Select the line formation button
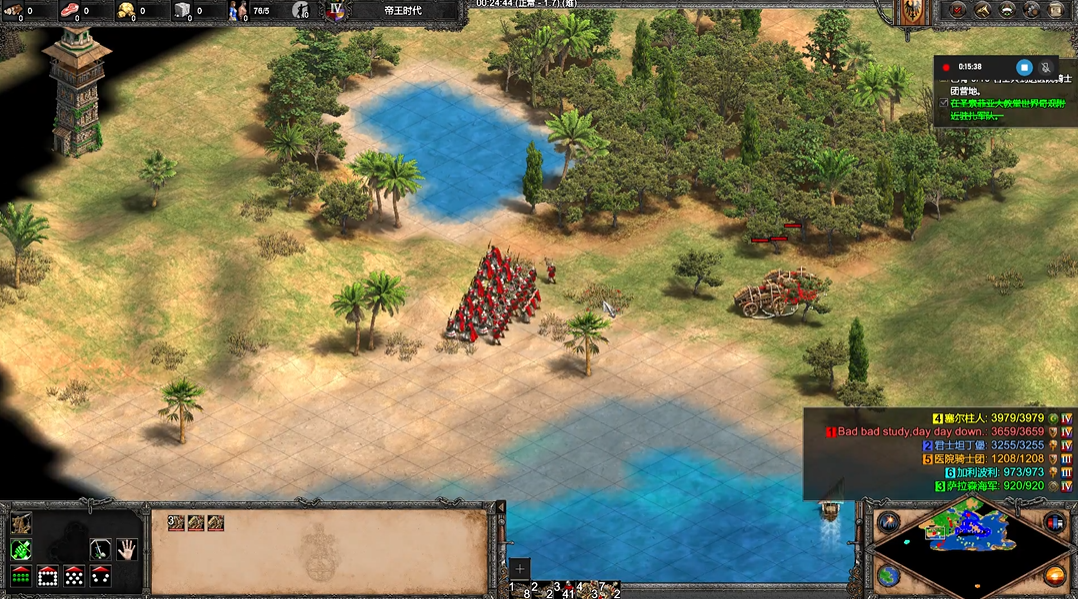 tap(21, 576)
